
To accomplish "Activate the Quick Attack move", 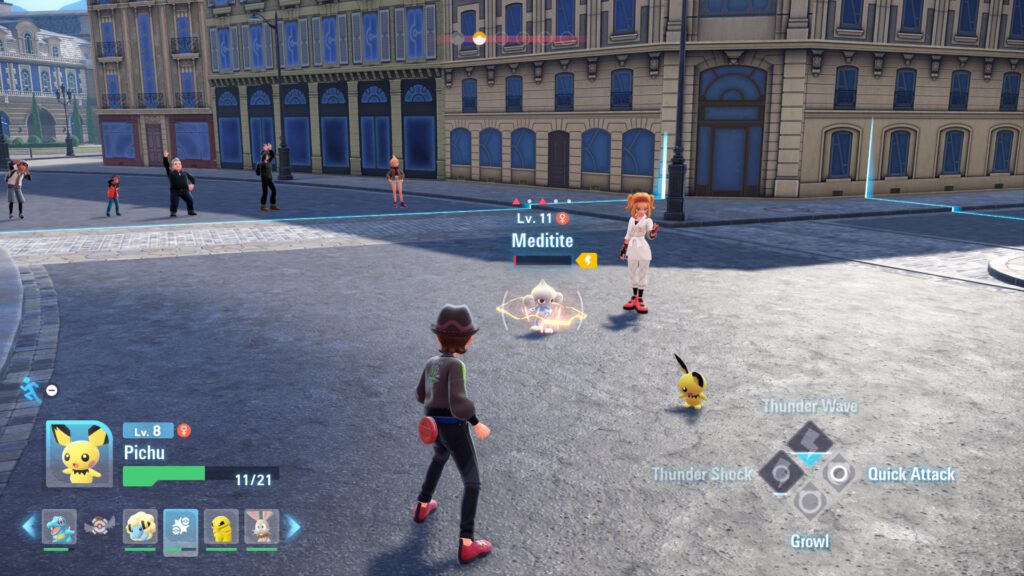I will (839, 472).
